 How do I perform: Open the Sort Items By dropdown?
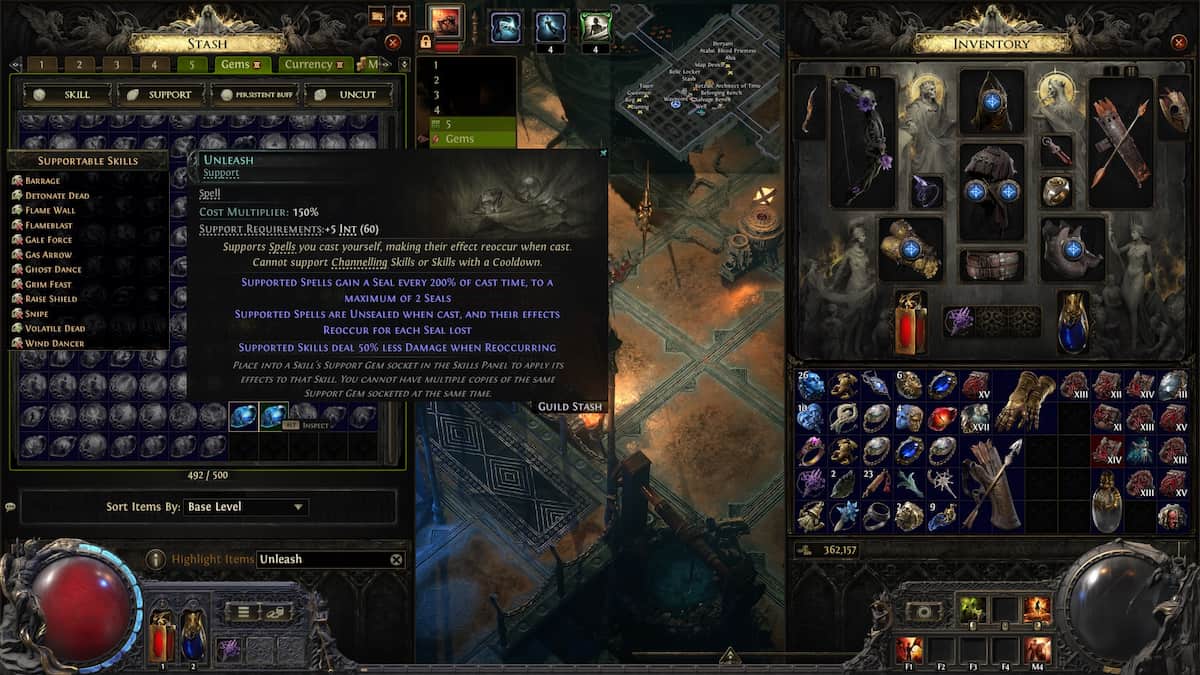pyautogui.click(x=245, y=507)
